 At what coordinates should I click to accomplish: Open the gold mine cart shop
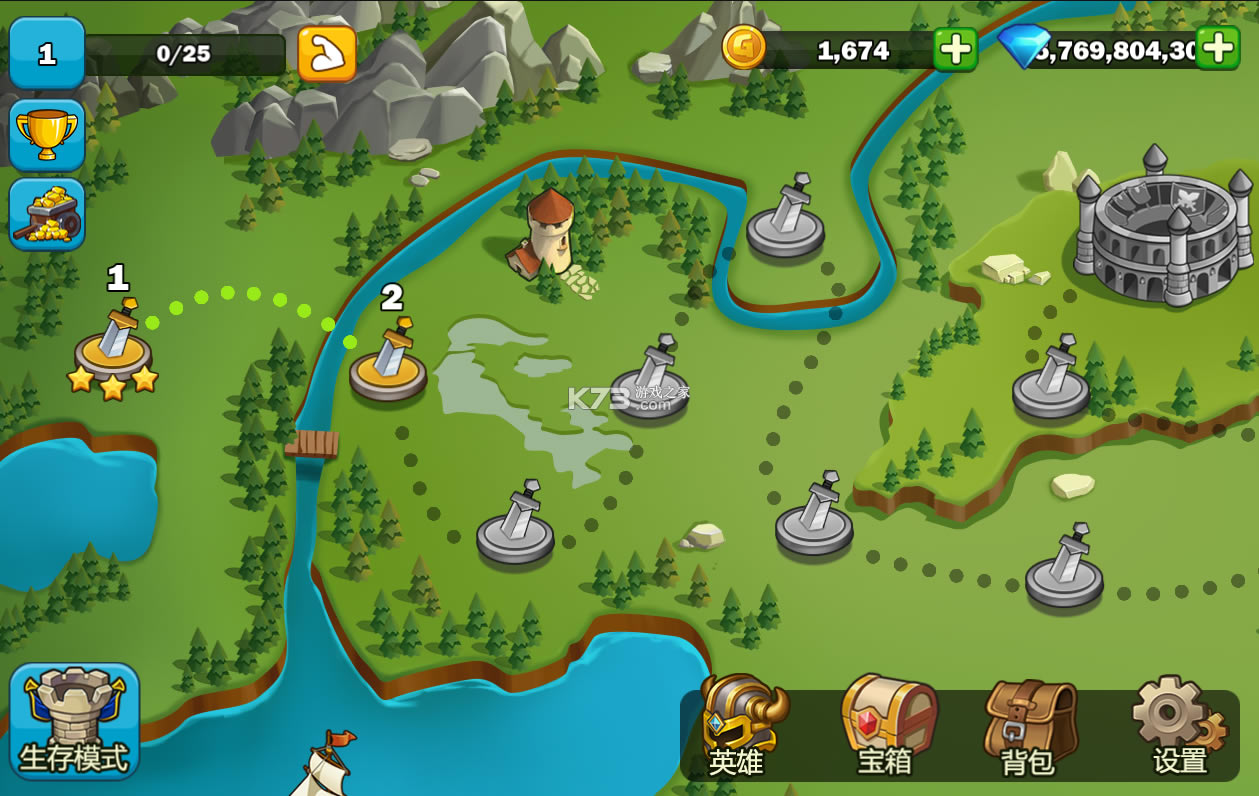47,214
